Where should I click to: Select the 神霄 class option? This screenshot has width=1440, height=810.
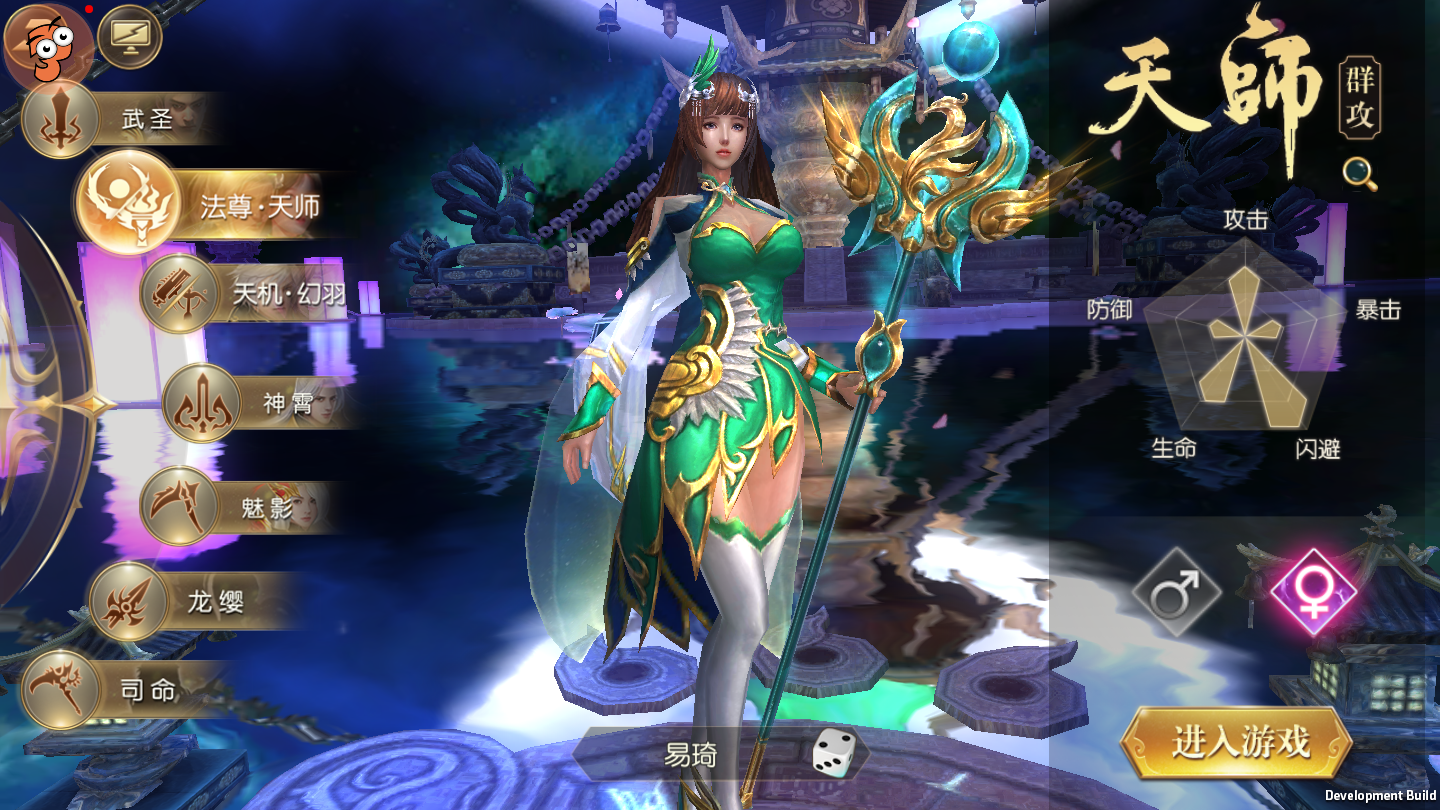260,403
